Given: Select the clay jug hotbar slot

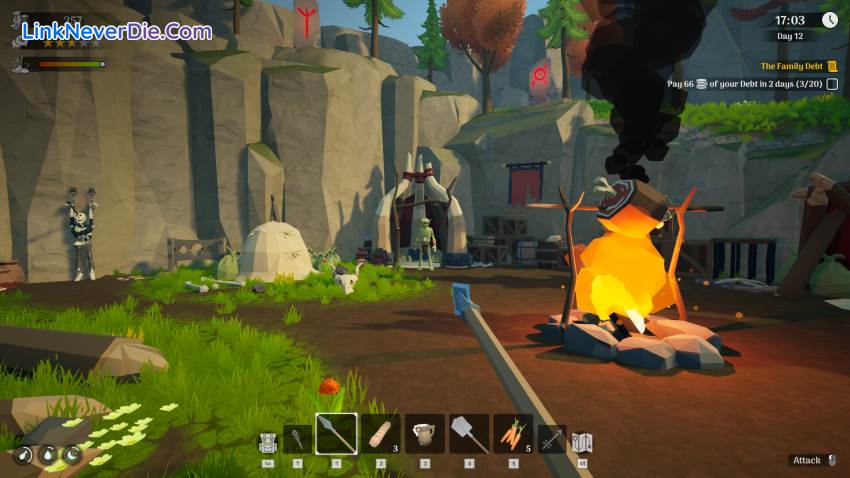Looking at the screenshot, I should pyautogui.click(x=425, y=434).
